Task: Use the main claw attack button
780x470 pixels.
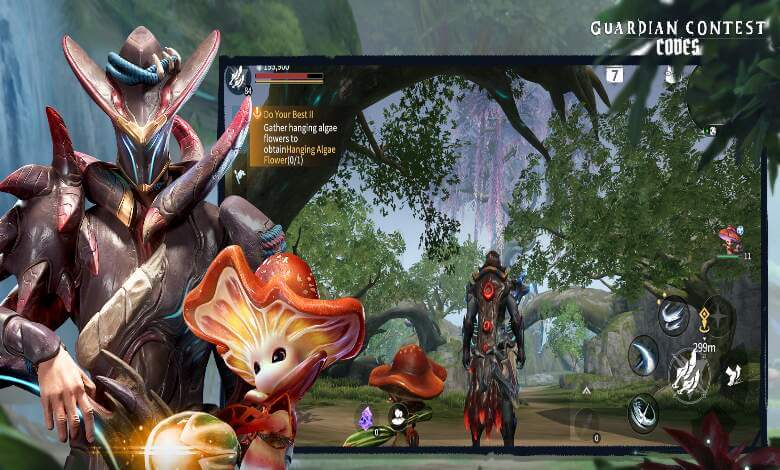Action: click(688, 374)
